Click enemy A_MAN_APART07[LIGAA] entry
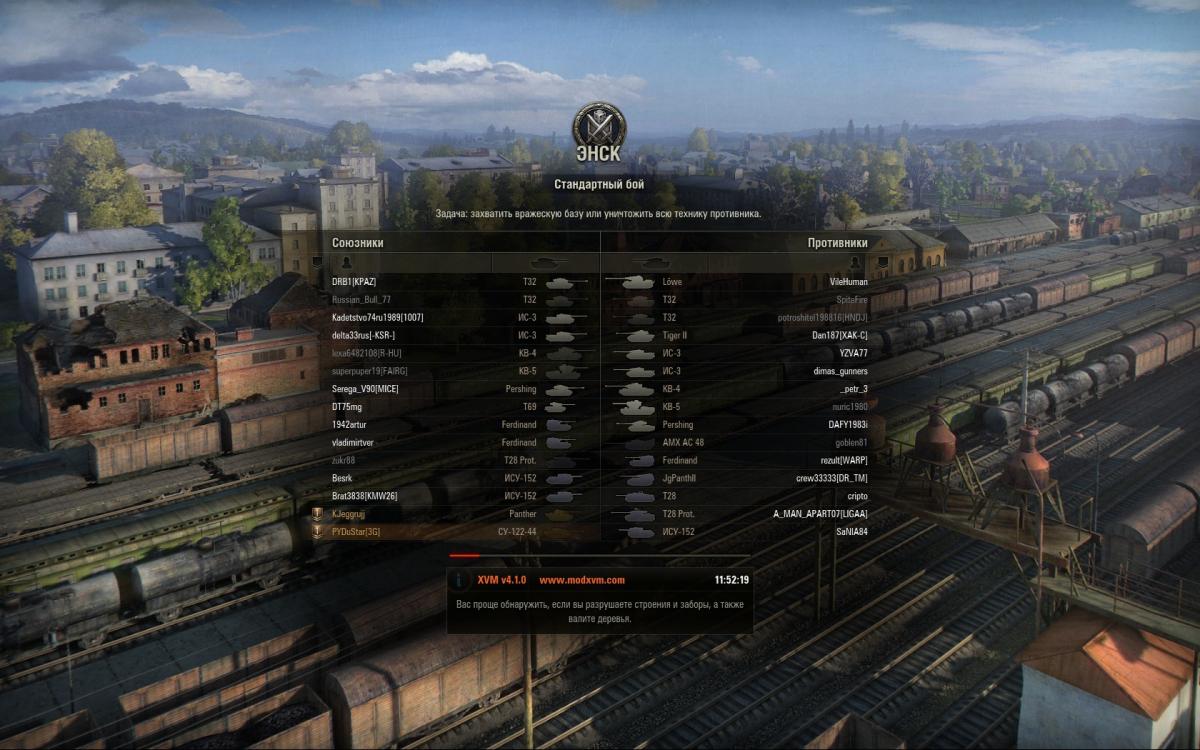 point(820,514)
